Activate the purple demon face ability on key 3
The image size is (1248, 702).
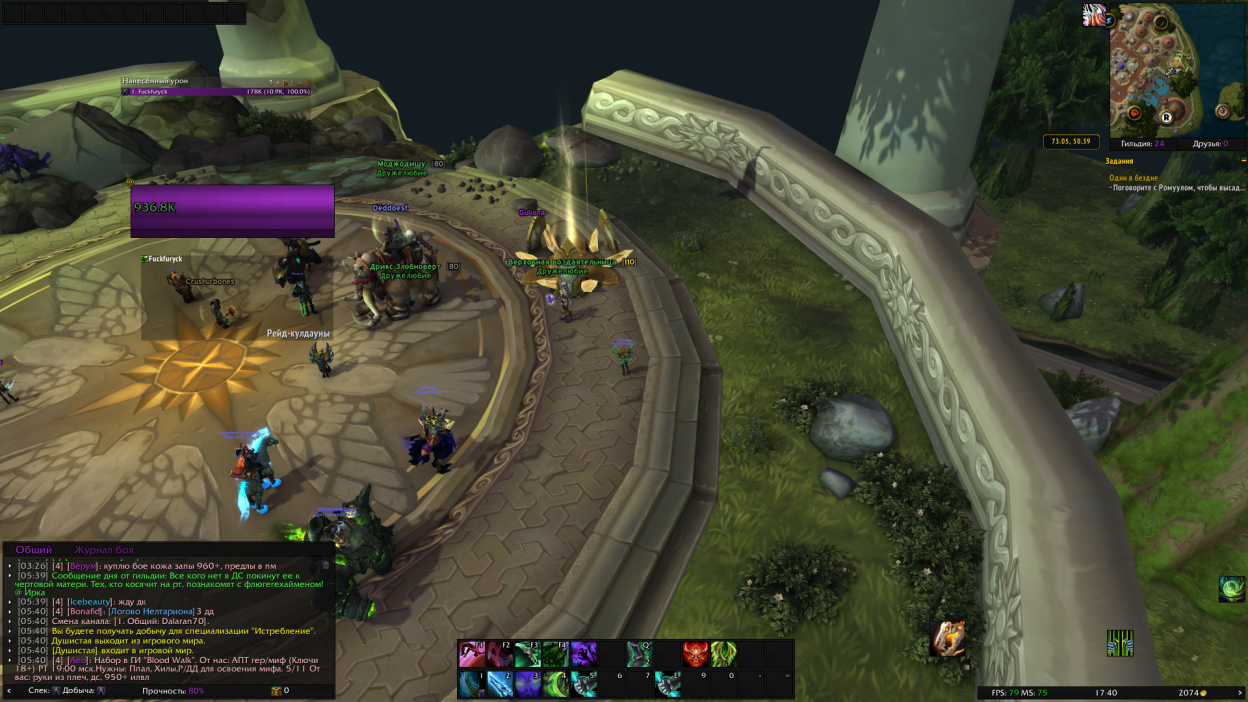coord(528,684)
